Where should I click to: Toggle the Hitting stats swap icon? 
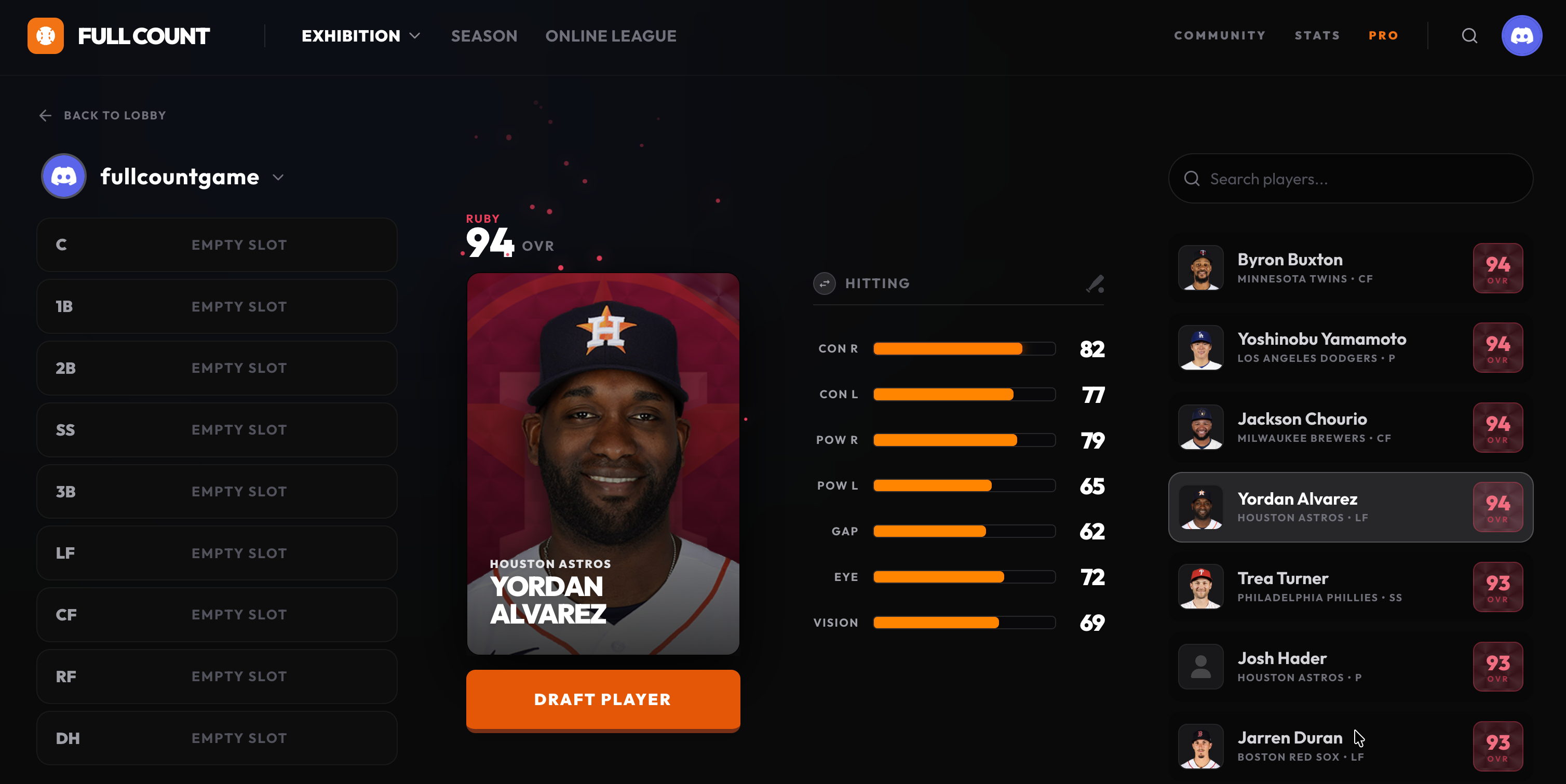[x=825, y=283]
